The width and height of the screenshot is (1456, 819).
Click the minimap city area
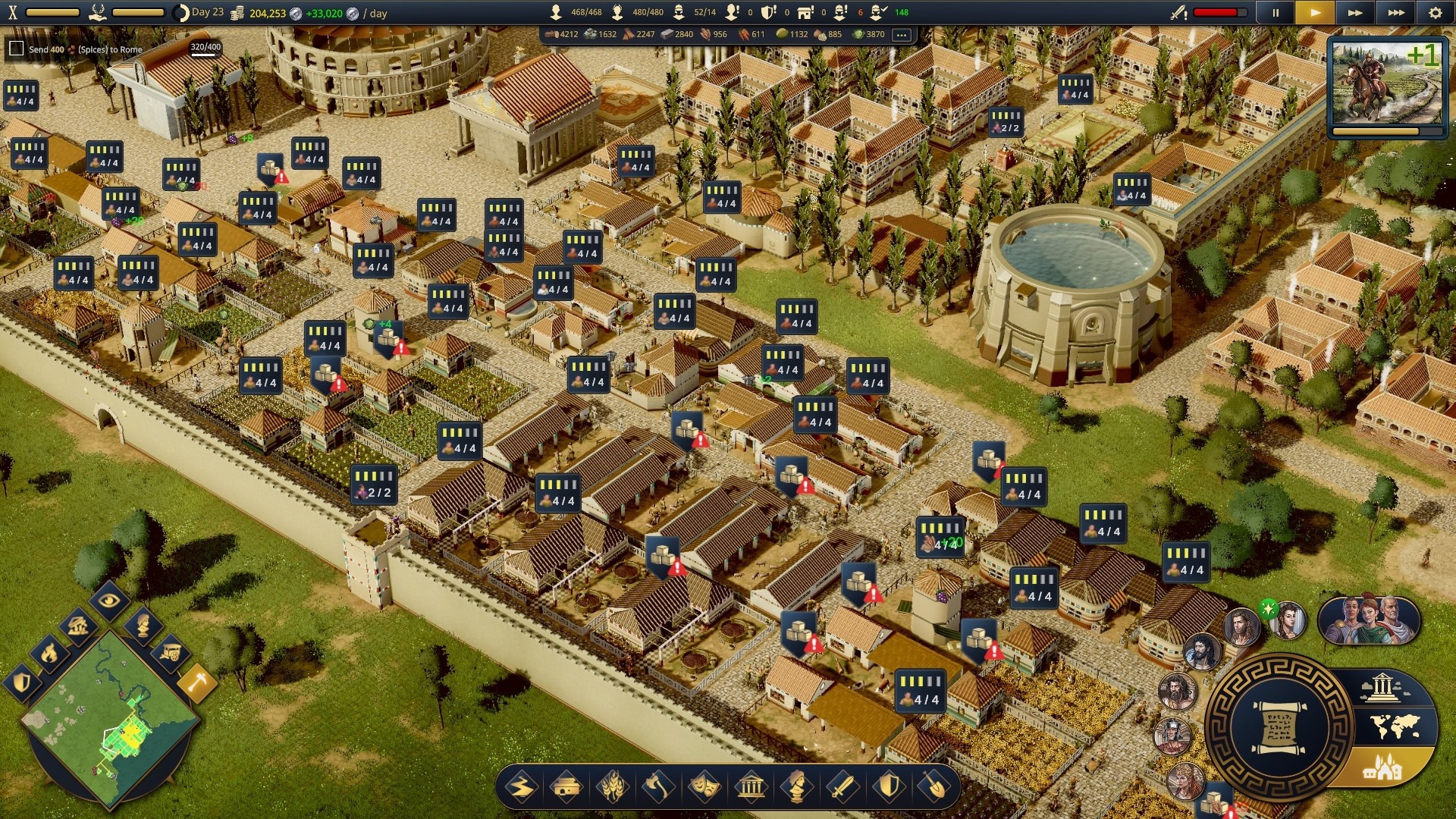130,734
